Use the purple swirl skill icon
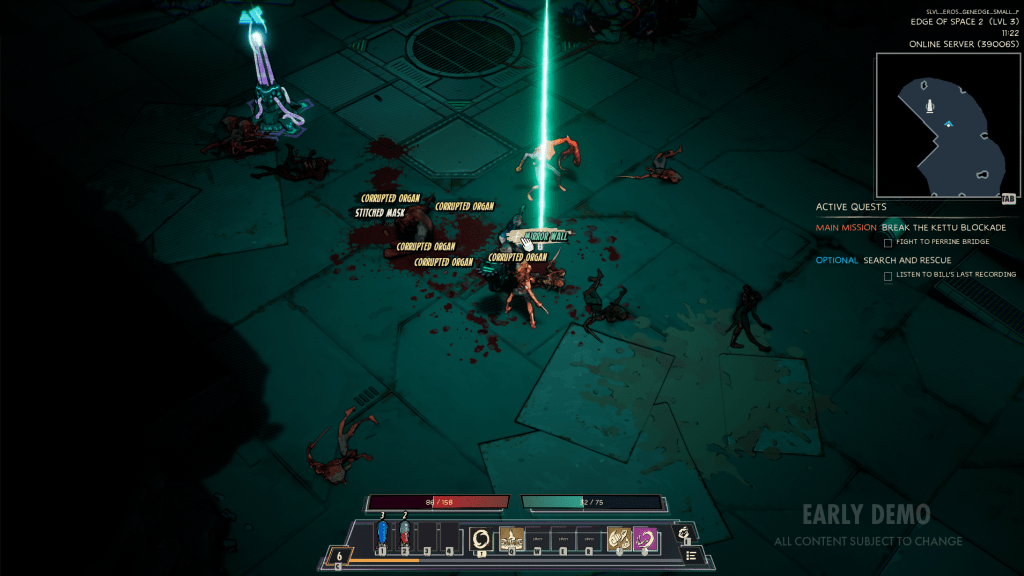 pyautogui.click(x=645, y=538)
